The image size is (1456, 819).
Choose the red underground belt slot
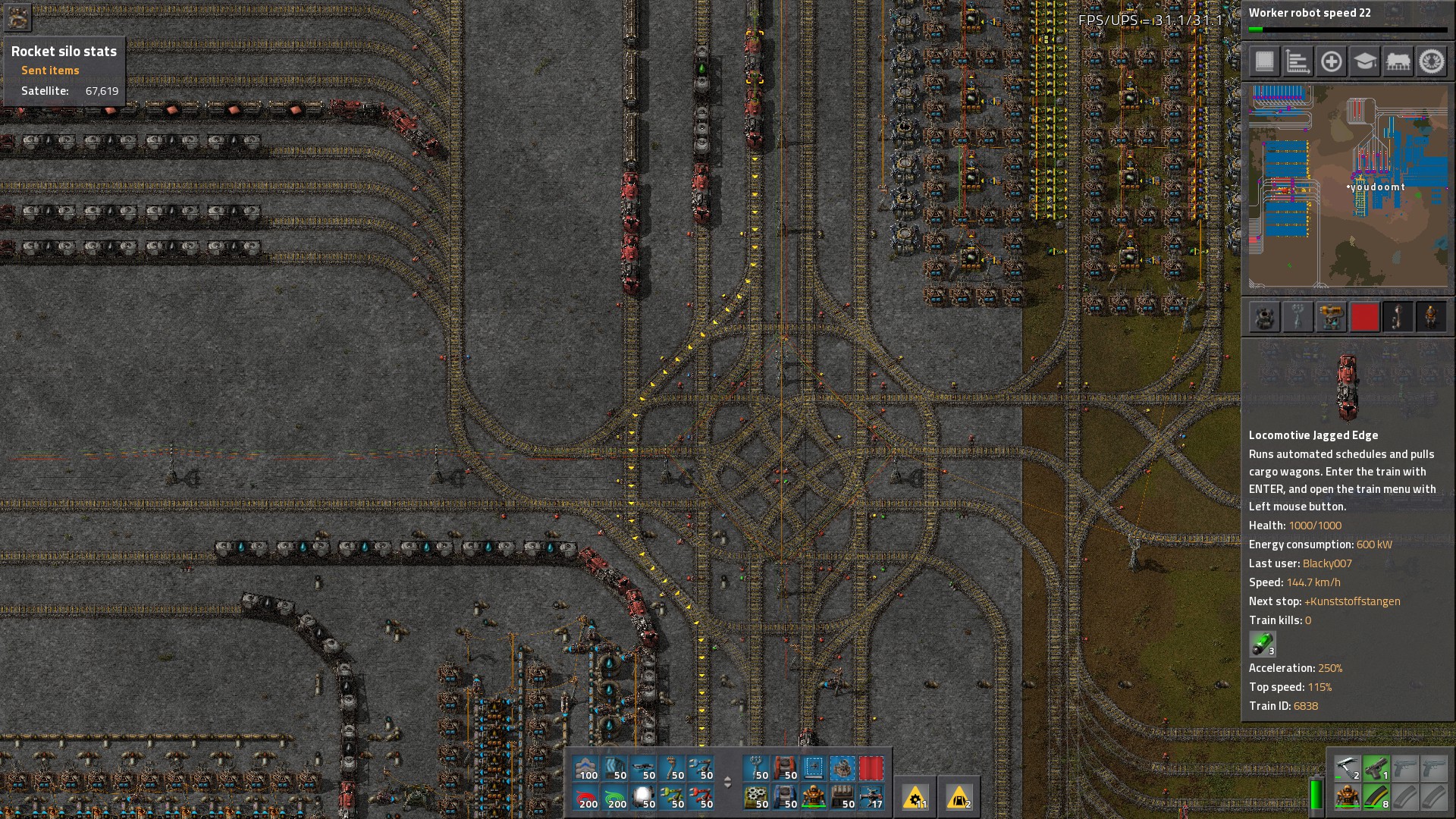784,768
